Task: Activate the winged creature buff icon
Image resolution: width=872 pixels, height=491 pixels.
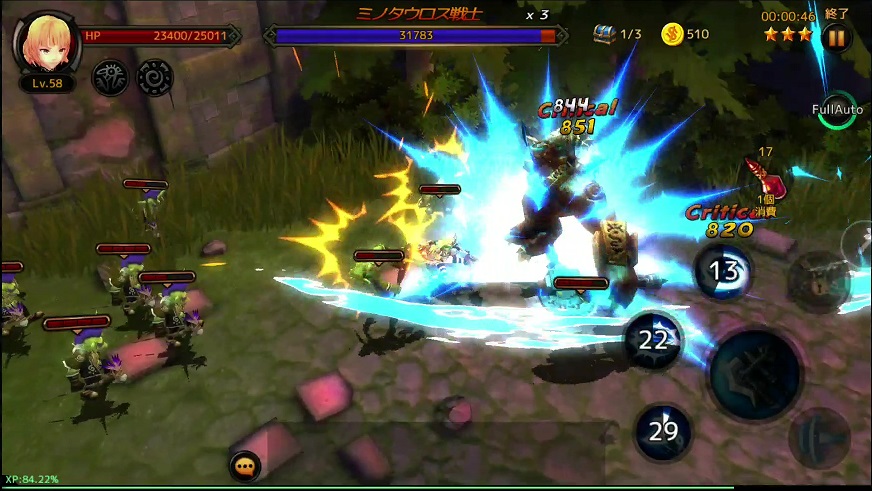Action: [x=109, y=76]
